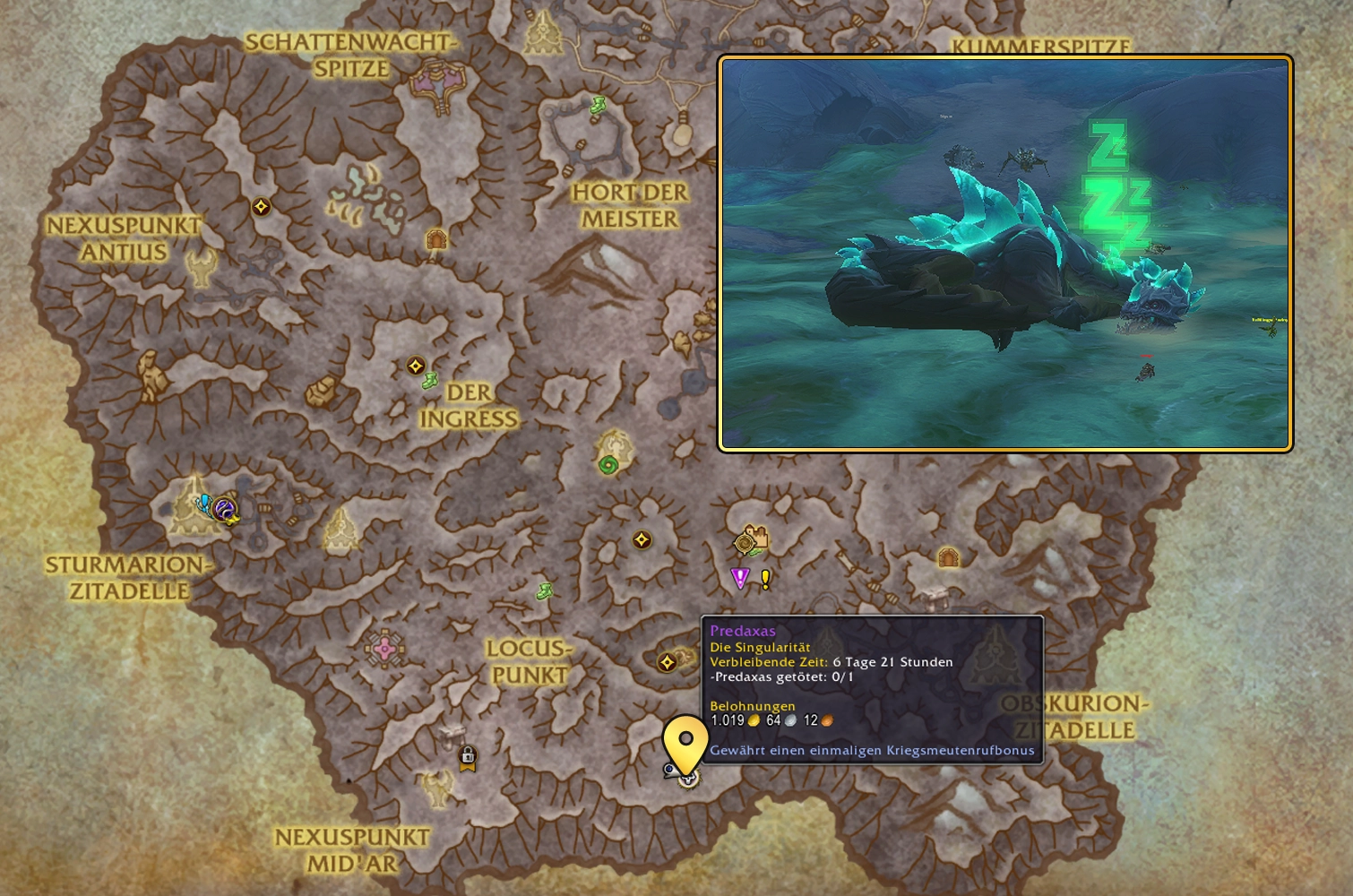The image size is (1353, 896).
Task: Click the purple orb icon at Sturmarion-Zitadelle
Action: (x=226, y=509)
